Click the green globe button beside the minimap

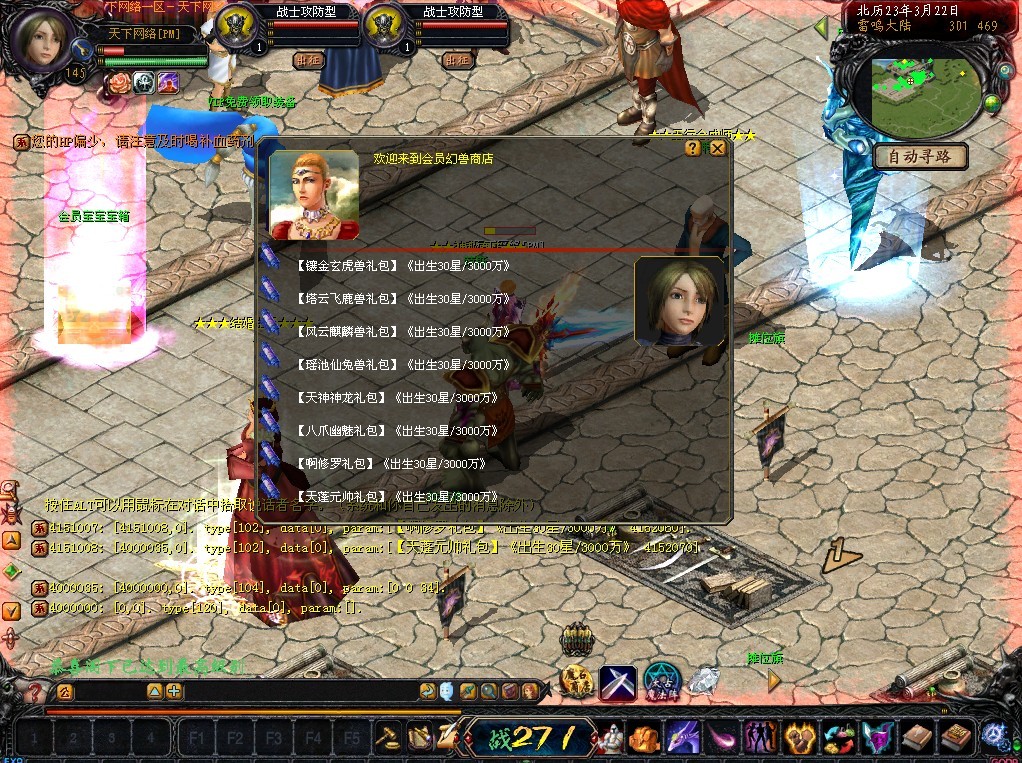click(993, 102)
